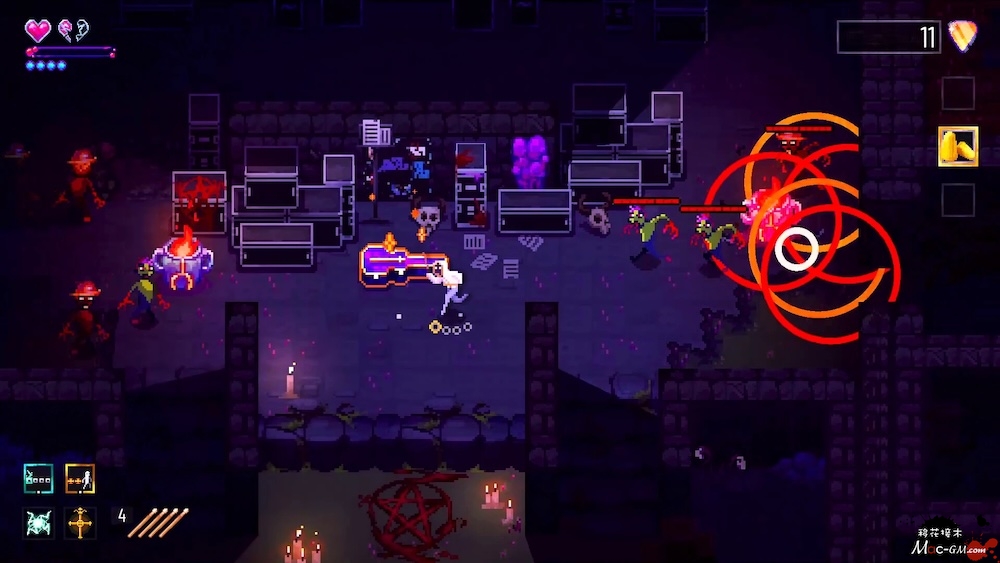Select the gold-framed dash figure skill icon
The image size is (1000, 563).
click(80, 479)
